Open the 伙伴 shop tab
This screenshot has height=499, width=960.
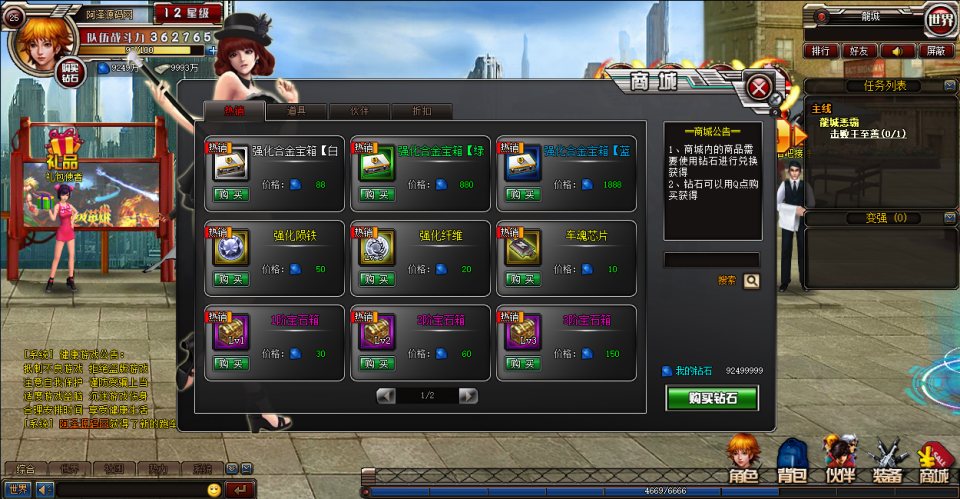pos(358,112)
